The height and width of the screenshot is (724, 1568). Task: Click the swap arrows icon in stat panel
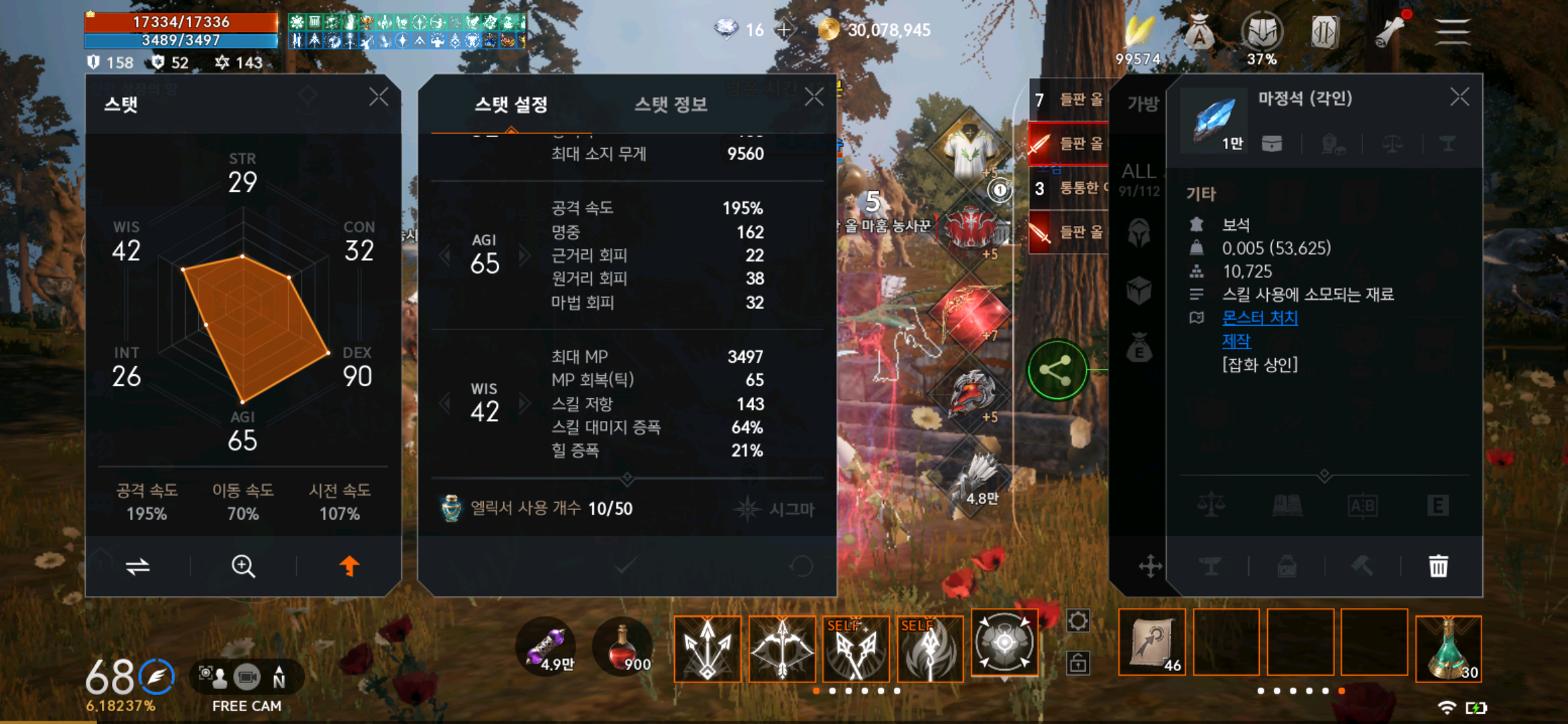click(x=137, y=566)
